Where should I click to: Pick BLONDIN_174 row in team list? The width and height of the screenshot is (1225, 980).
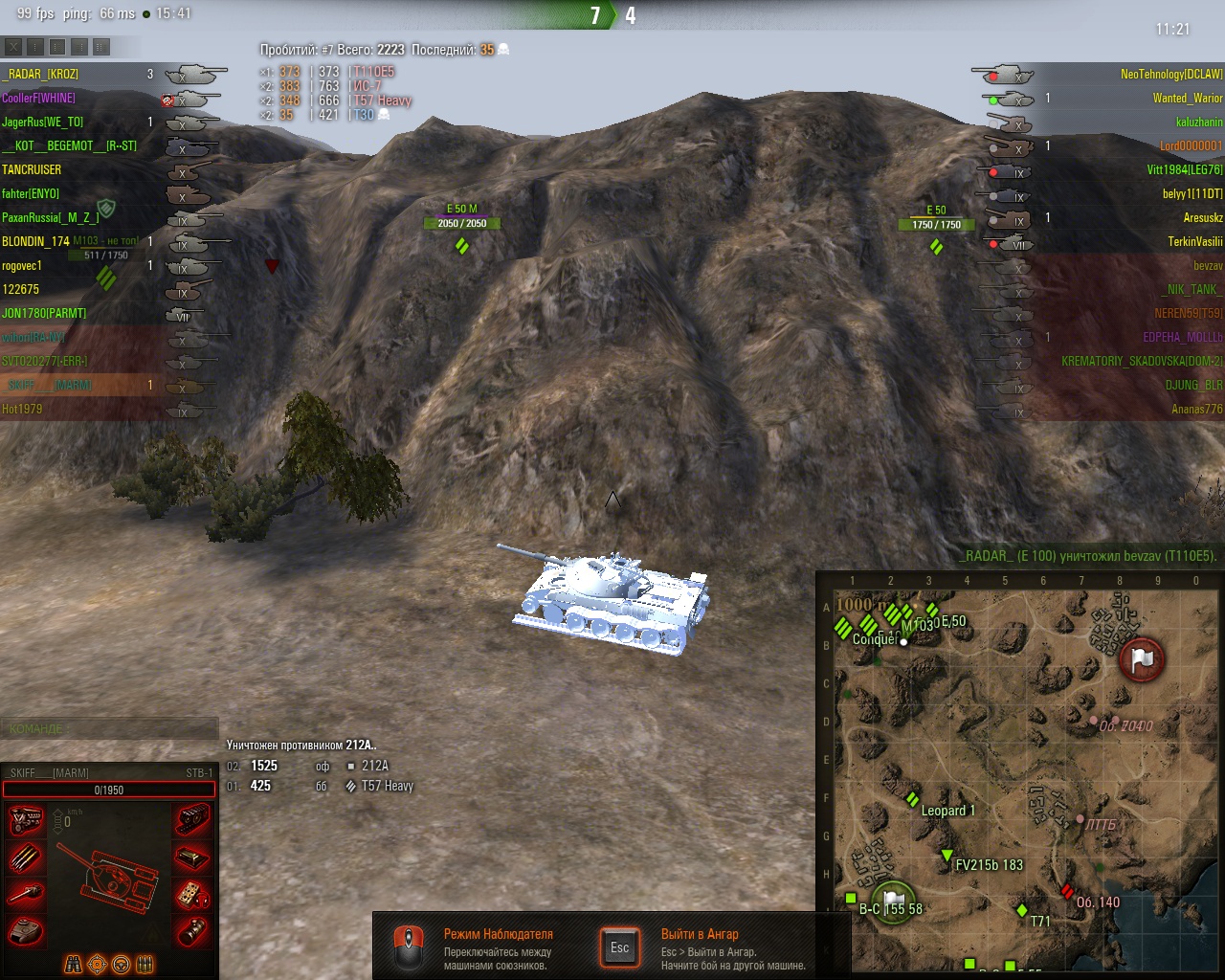36,241
